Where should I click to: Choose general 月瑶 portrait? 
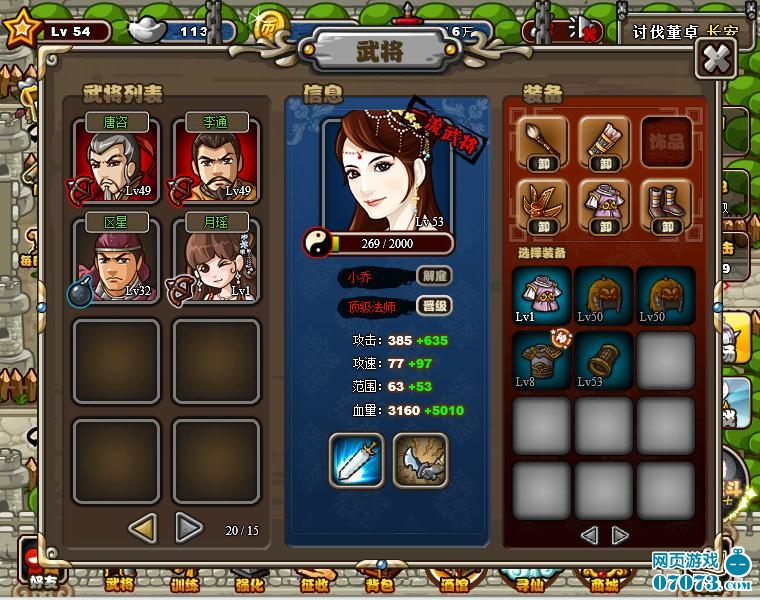pyautogui.click(x=216, y=261)
